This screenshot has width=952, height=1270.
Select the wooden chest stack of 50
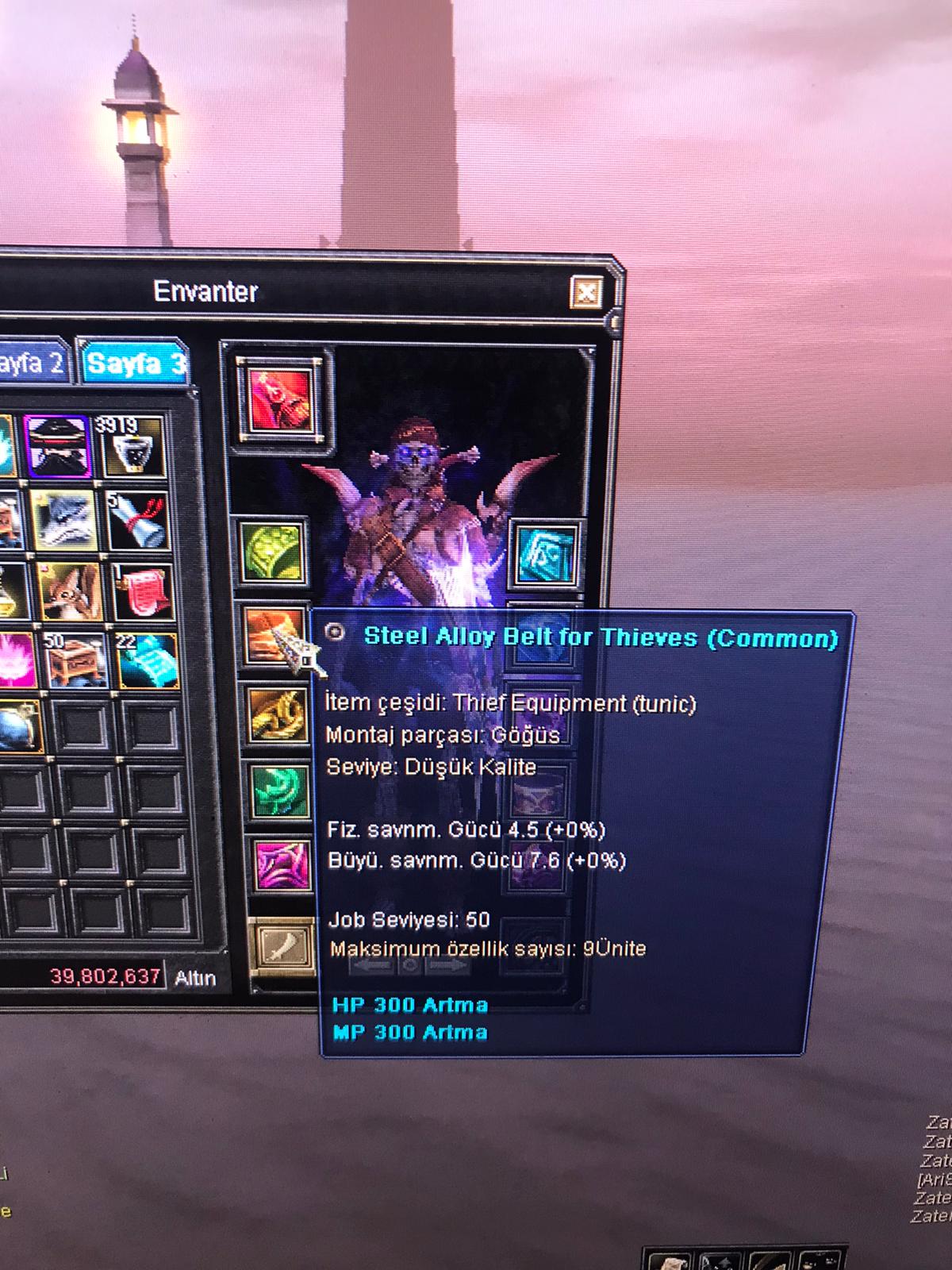pos(75,660)
